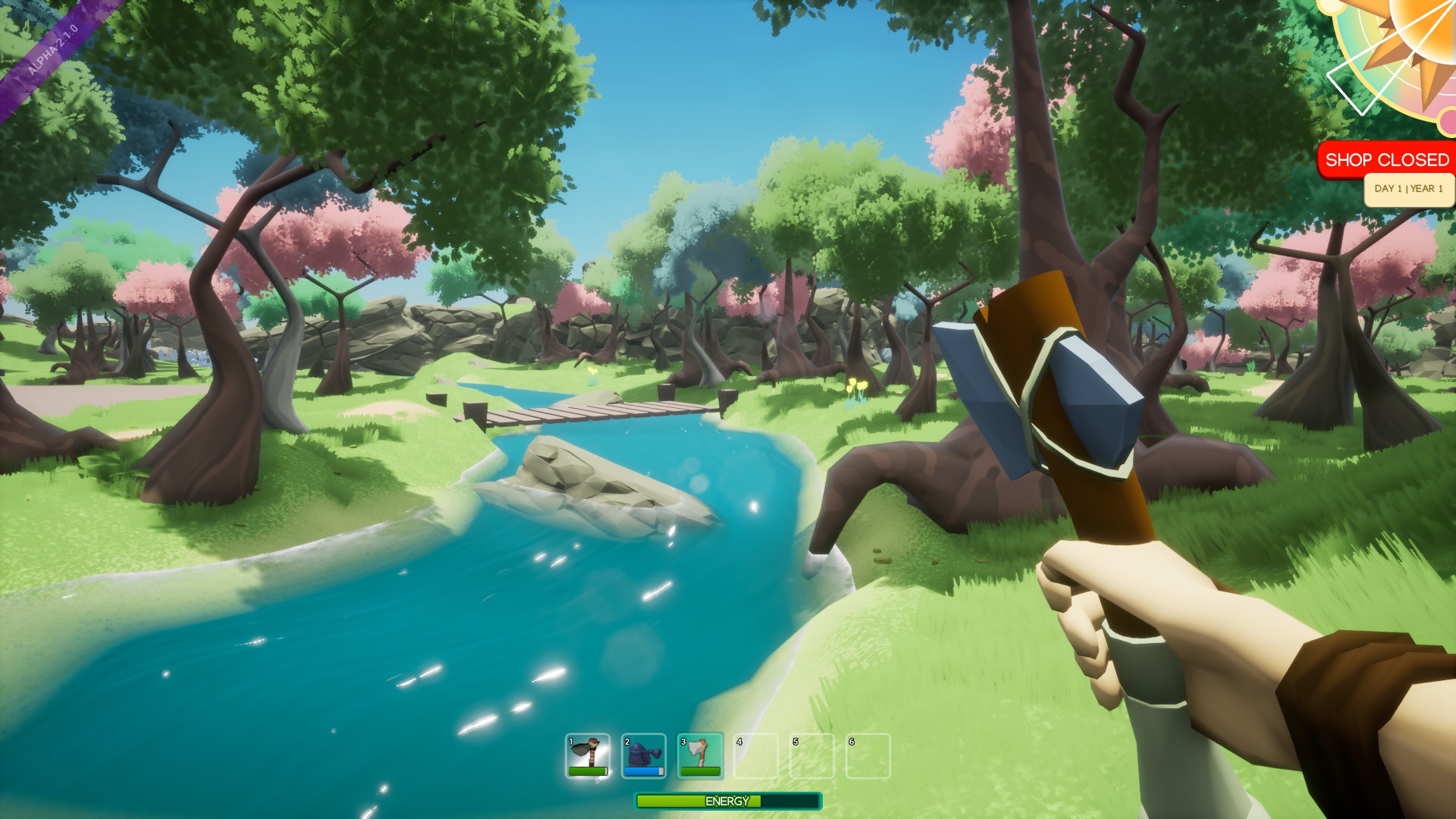Choose the axe in hotbar slot 3

click(700, 755)
